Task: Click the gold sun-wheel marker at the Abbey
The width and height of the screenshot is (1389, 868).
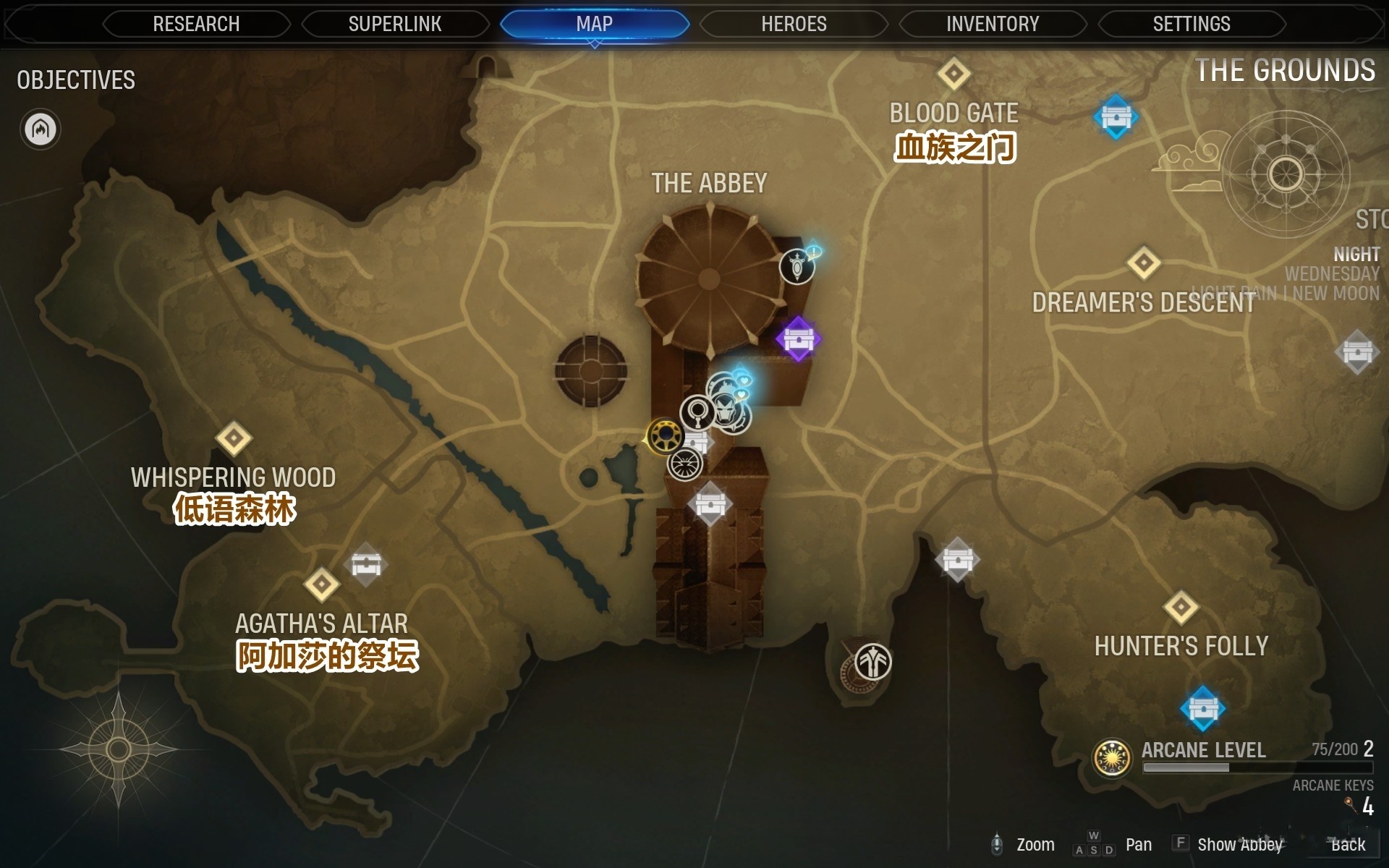Action: pos(663,436)
